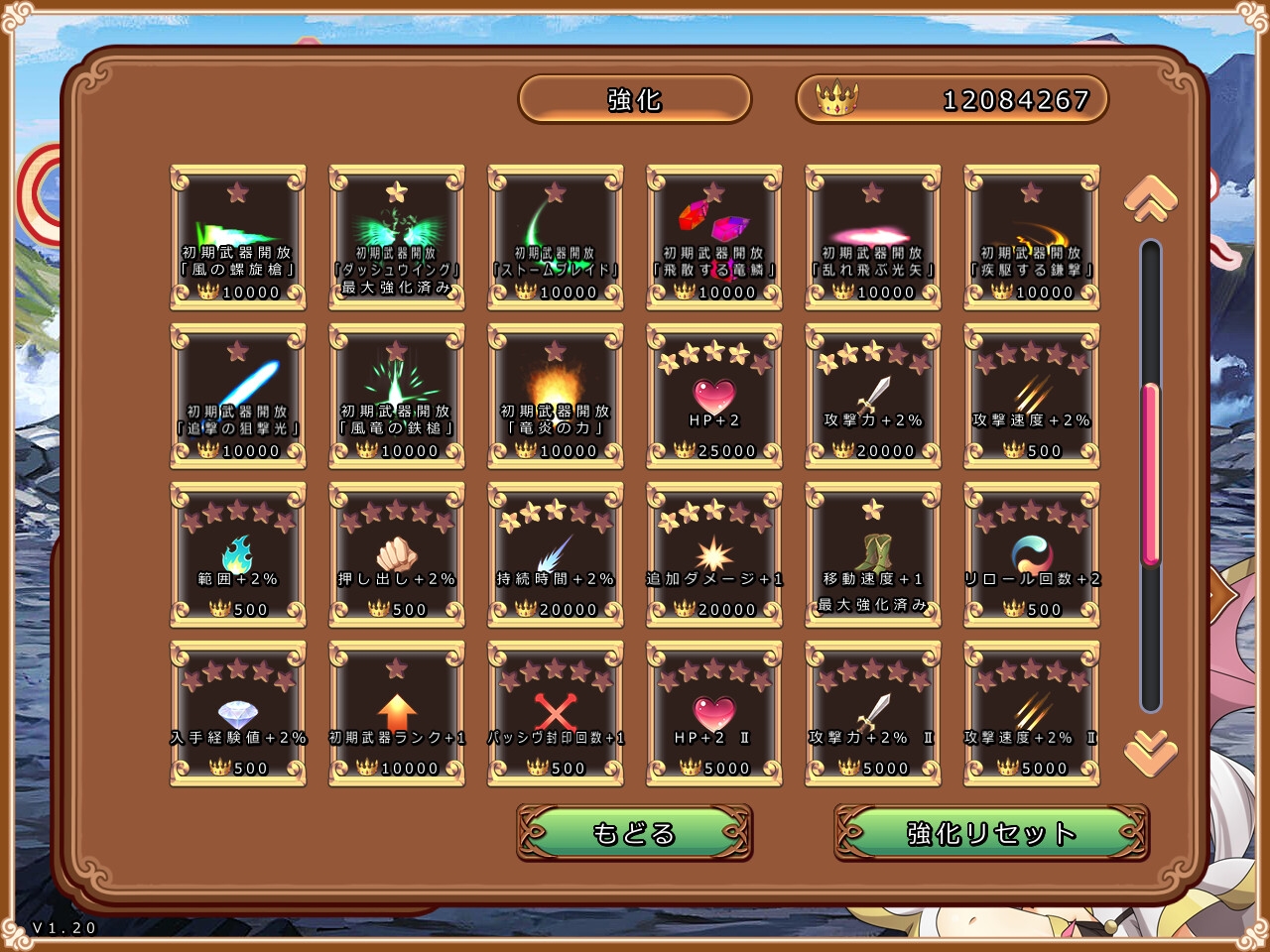Image resolution: width=1270 pixels, height=952 pixels.
Task: Choose the リロール回数+2 upgrade
Action: click(1032, 555)
